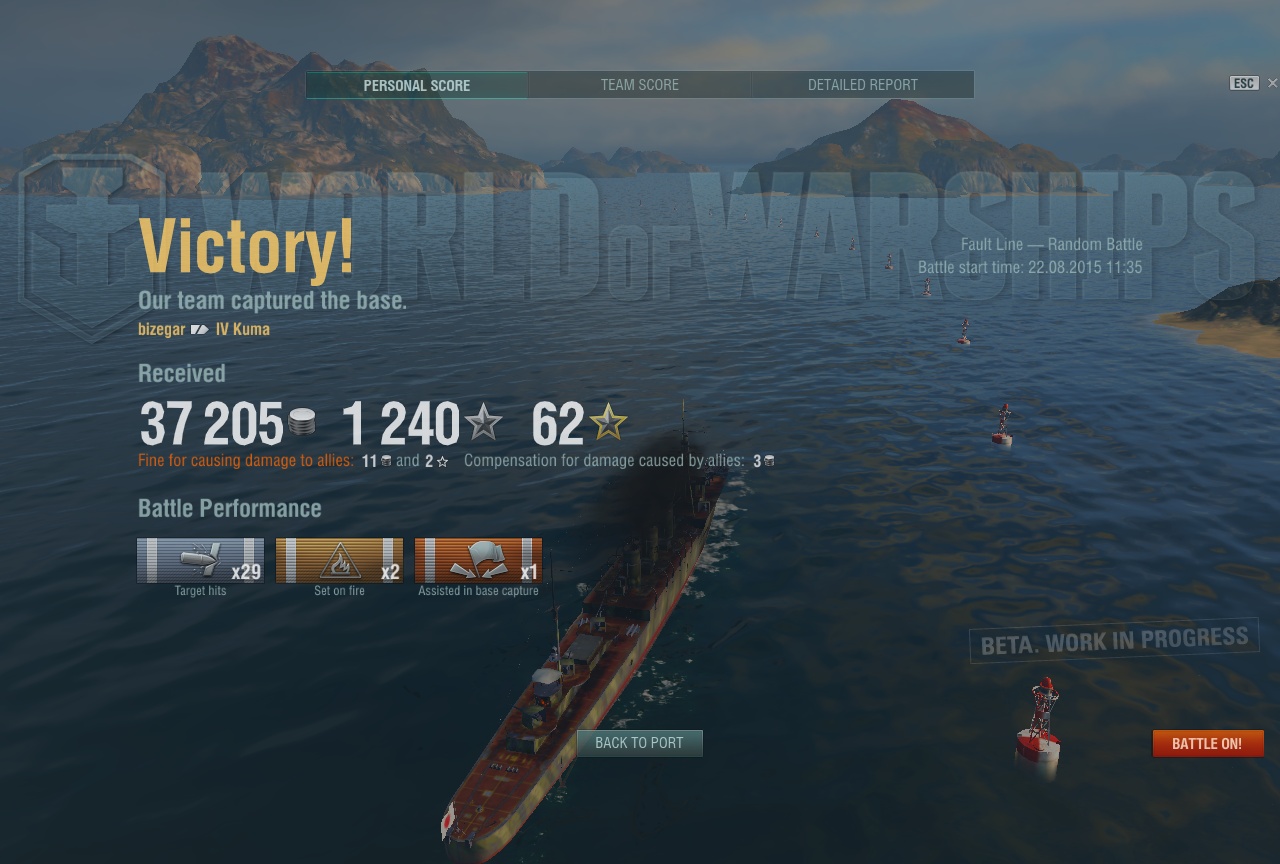Open the Team Score tab
The image size is (1280, 864).
(x=639, y=85)
